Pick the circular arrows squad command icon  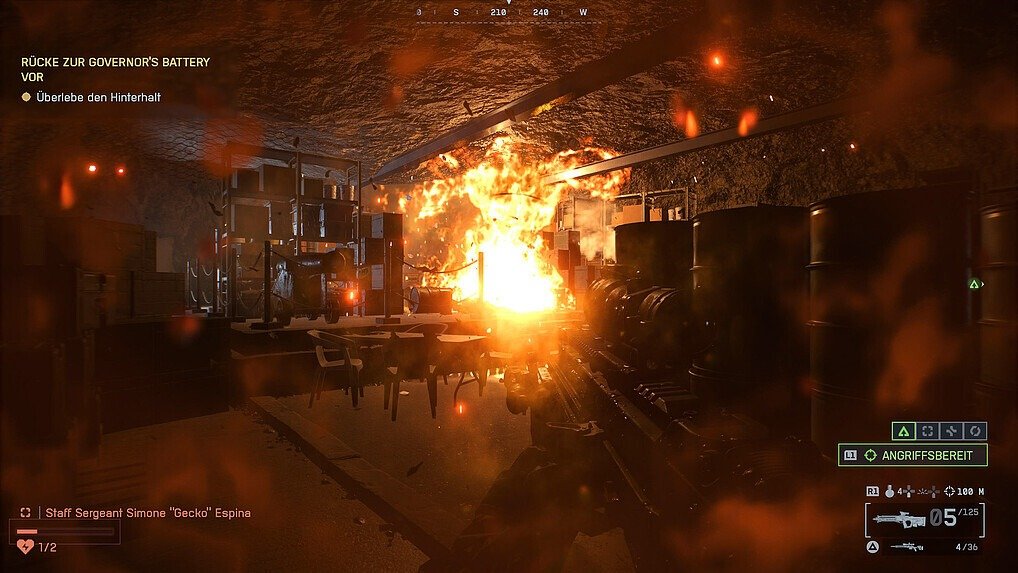point(976,431)
